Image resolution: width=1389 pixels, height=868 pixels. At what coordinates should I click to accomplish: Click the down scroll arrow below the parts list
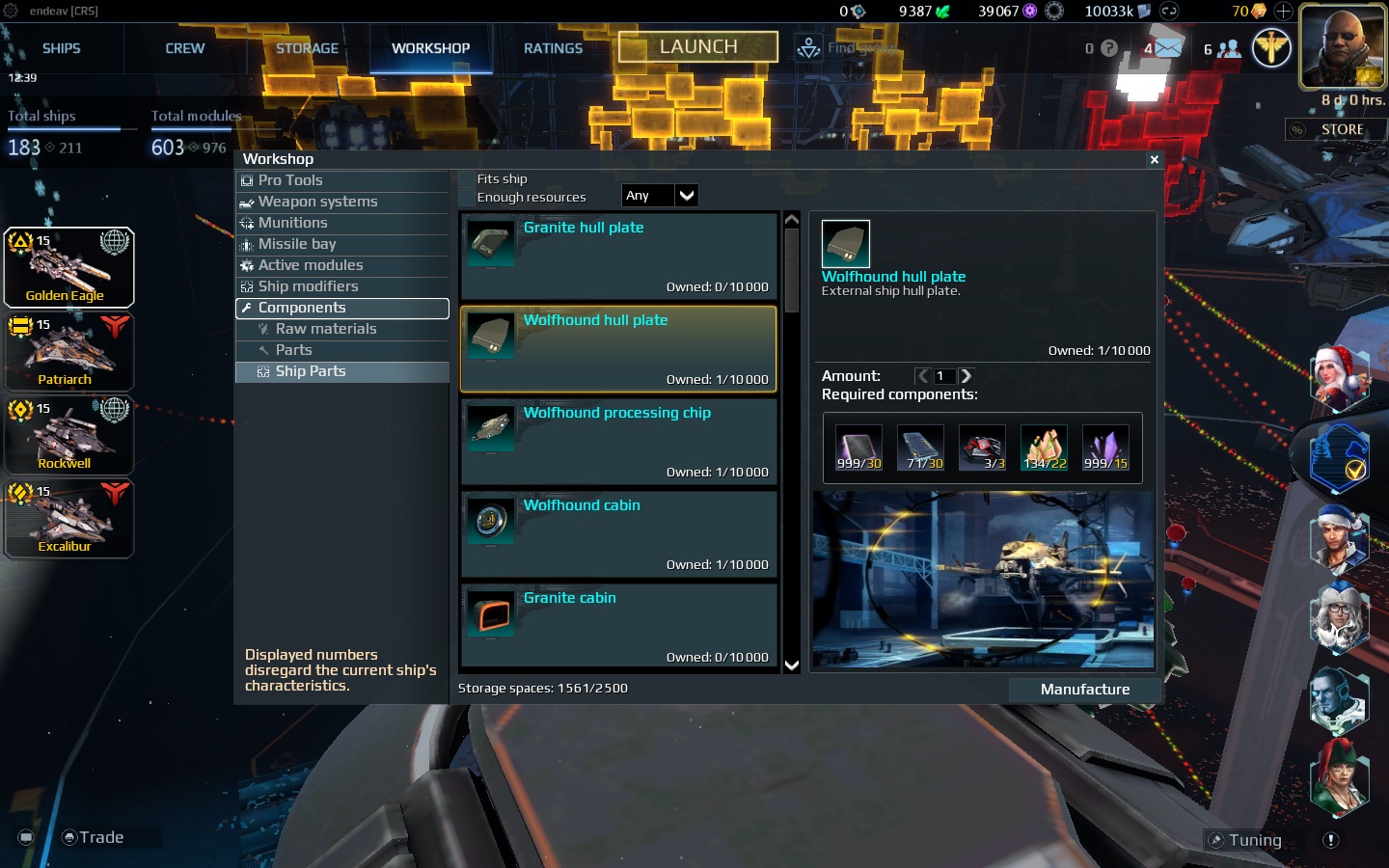pos(791,665)
